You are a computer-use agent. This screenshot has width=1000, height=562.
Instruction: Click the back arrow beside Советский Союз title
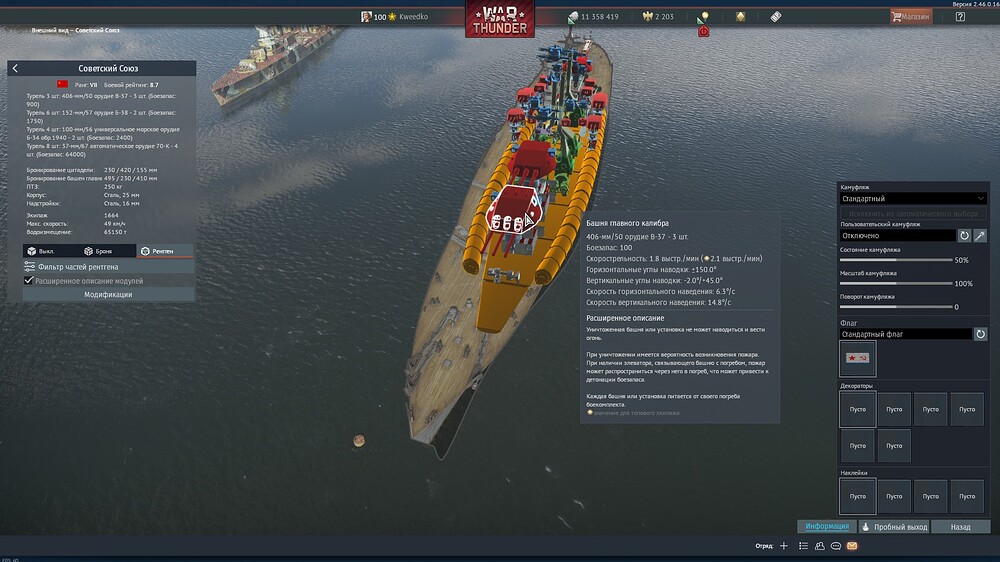15,68
